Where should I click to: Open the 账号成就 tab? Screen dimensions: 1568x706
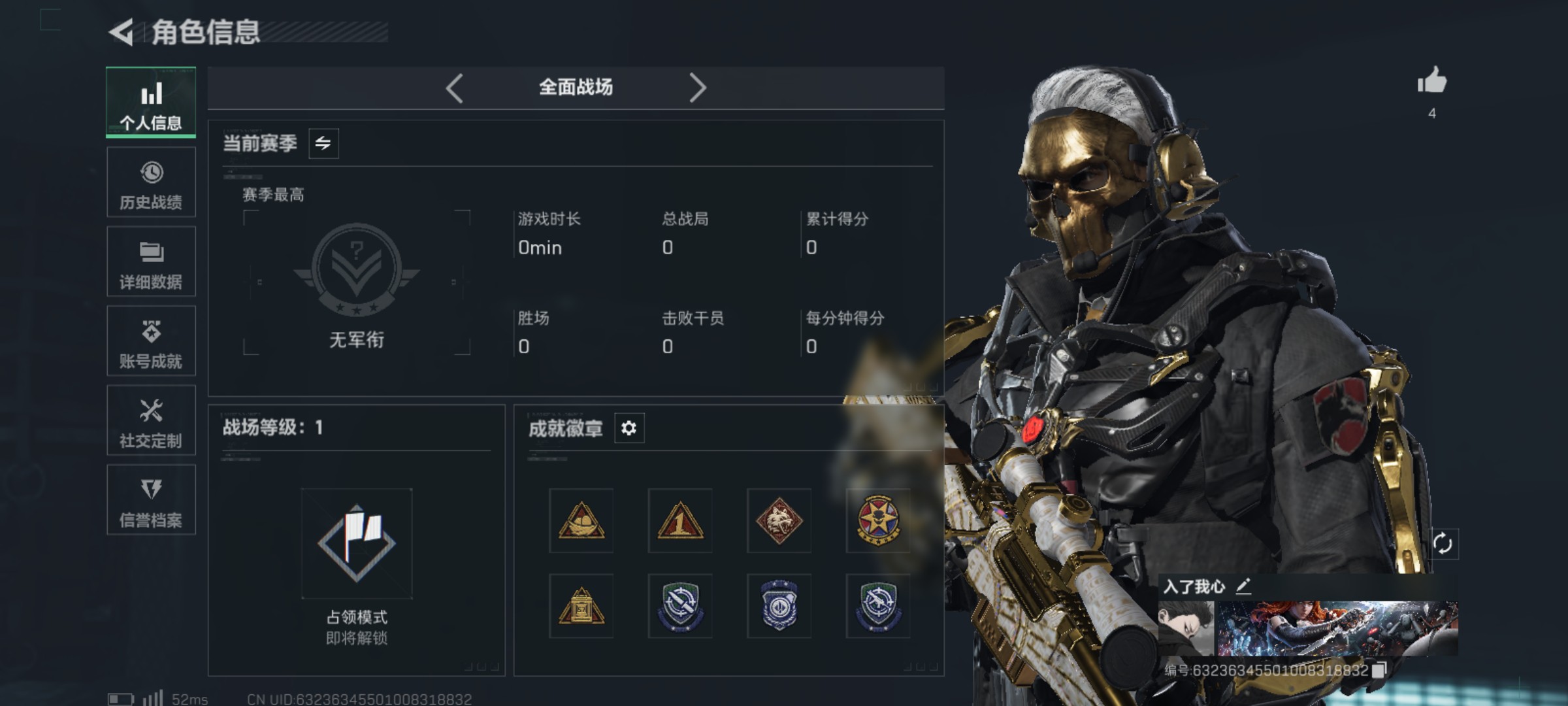(151, 341)
